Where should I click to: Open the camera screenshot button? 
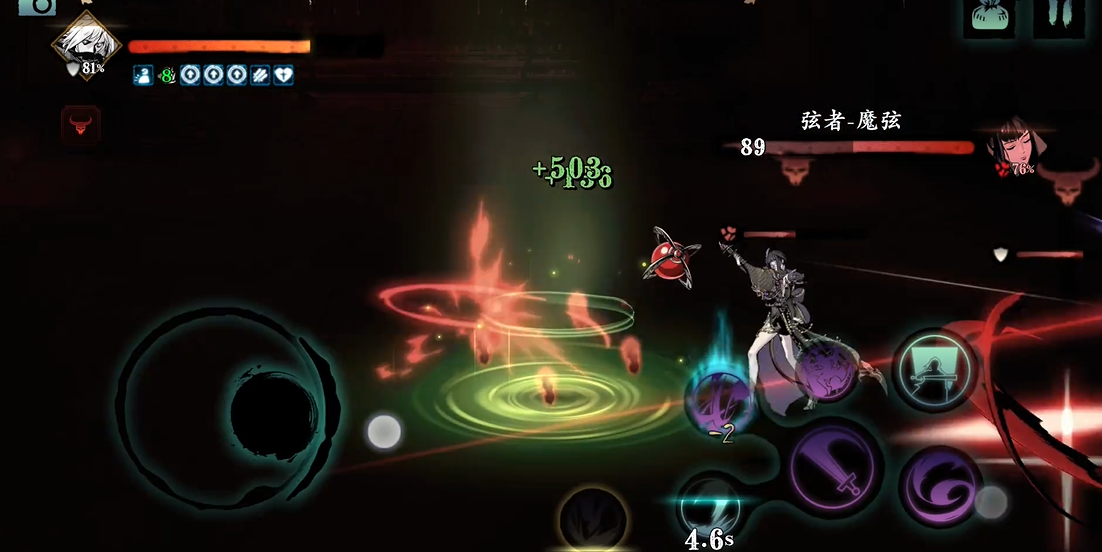click(x=37, y=7)
